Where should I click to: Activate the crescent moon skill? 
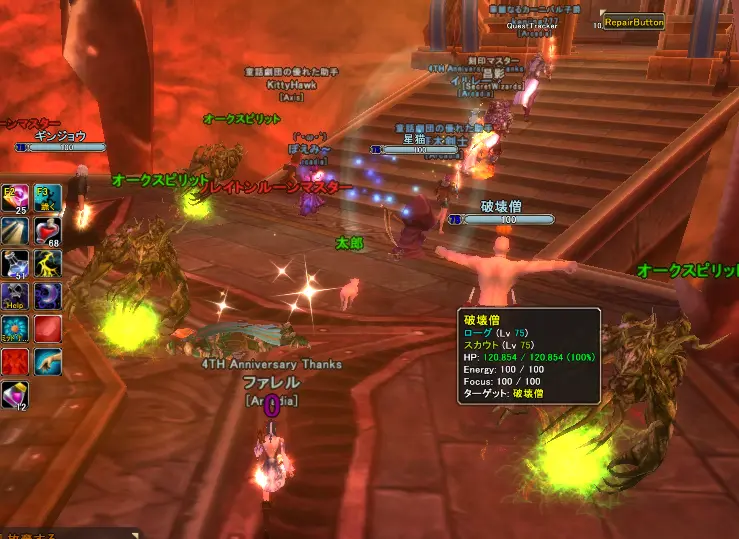click(47, 296)
